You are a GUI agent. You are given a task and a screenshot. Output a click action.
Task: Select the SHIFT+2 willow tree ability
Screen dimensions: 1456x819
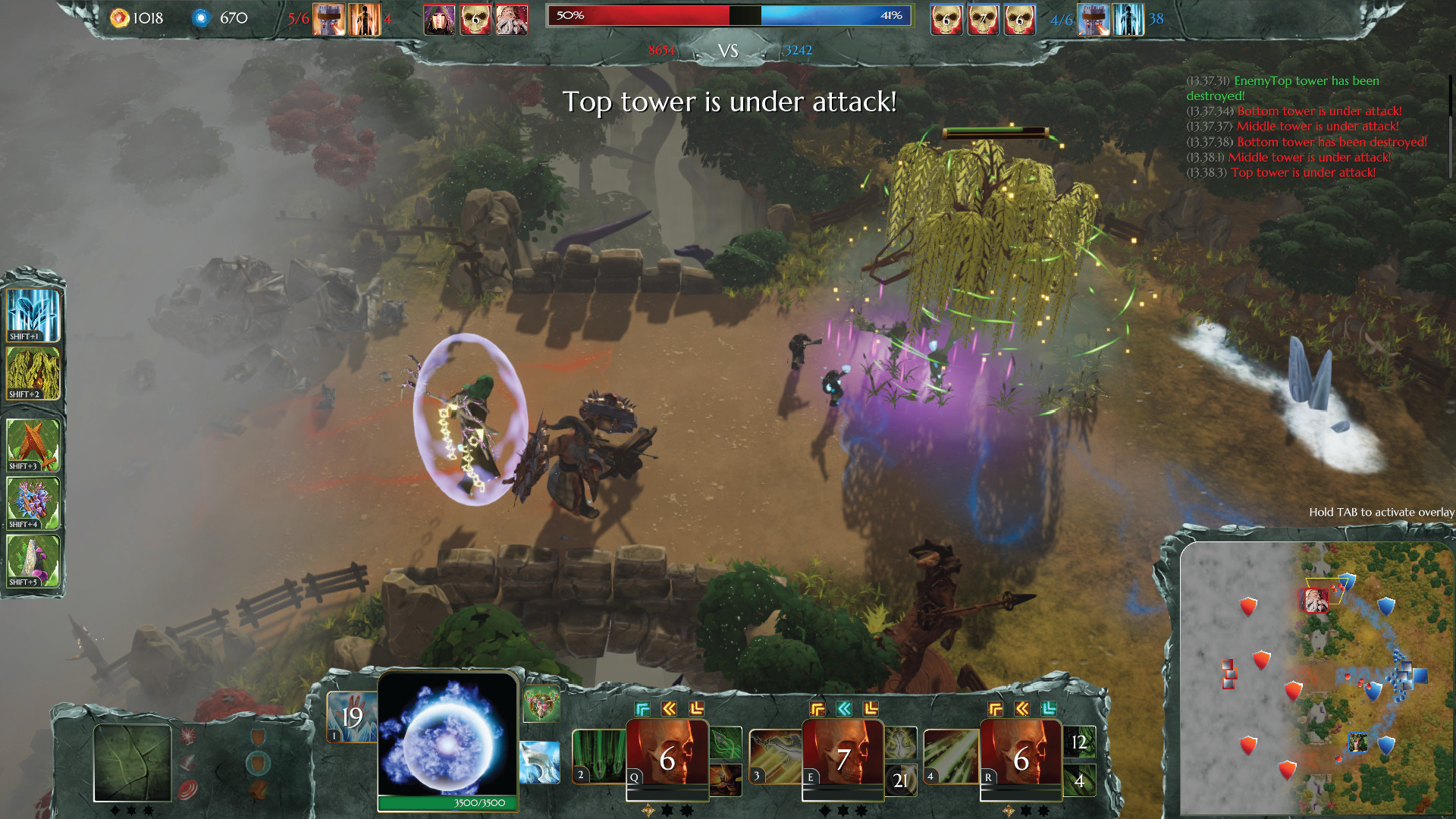33,372
